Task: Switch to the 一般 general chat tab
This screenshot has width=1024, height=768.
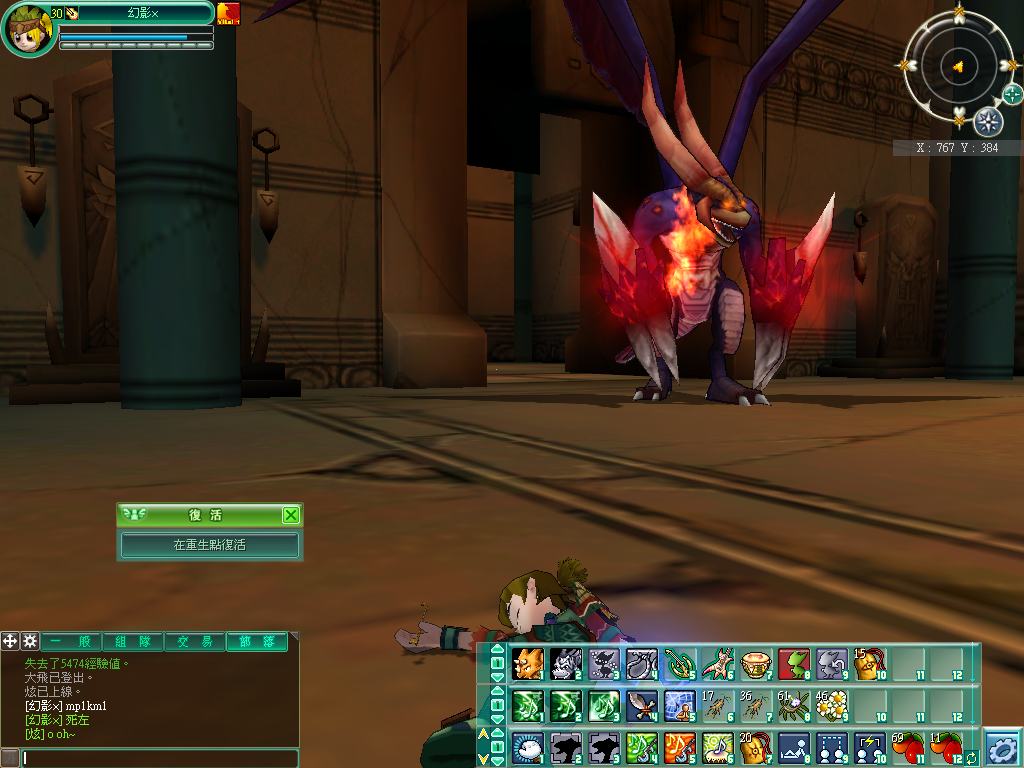Action: (x=71, y=642)
